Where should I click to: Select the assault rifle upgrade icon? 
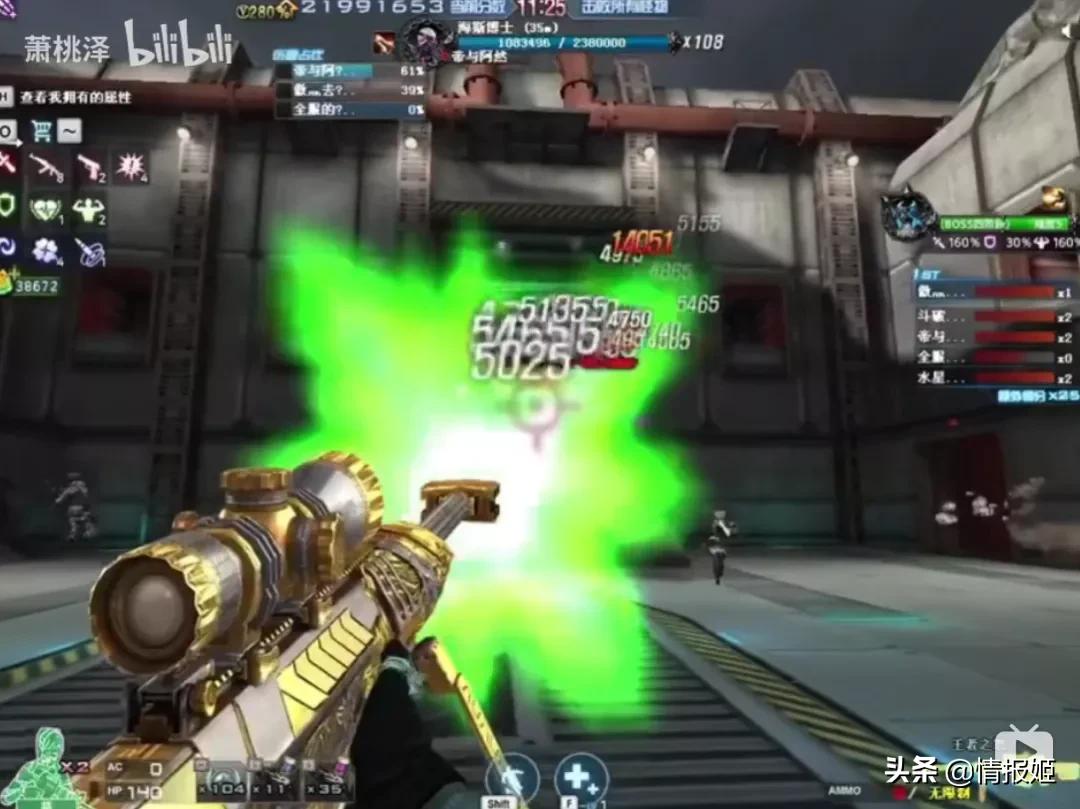(45, 166)
